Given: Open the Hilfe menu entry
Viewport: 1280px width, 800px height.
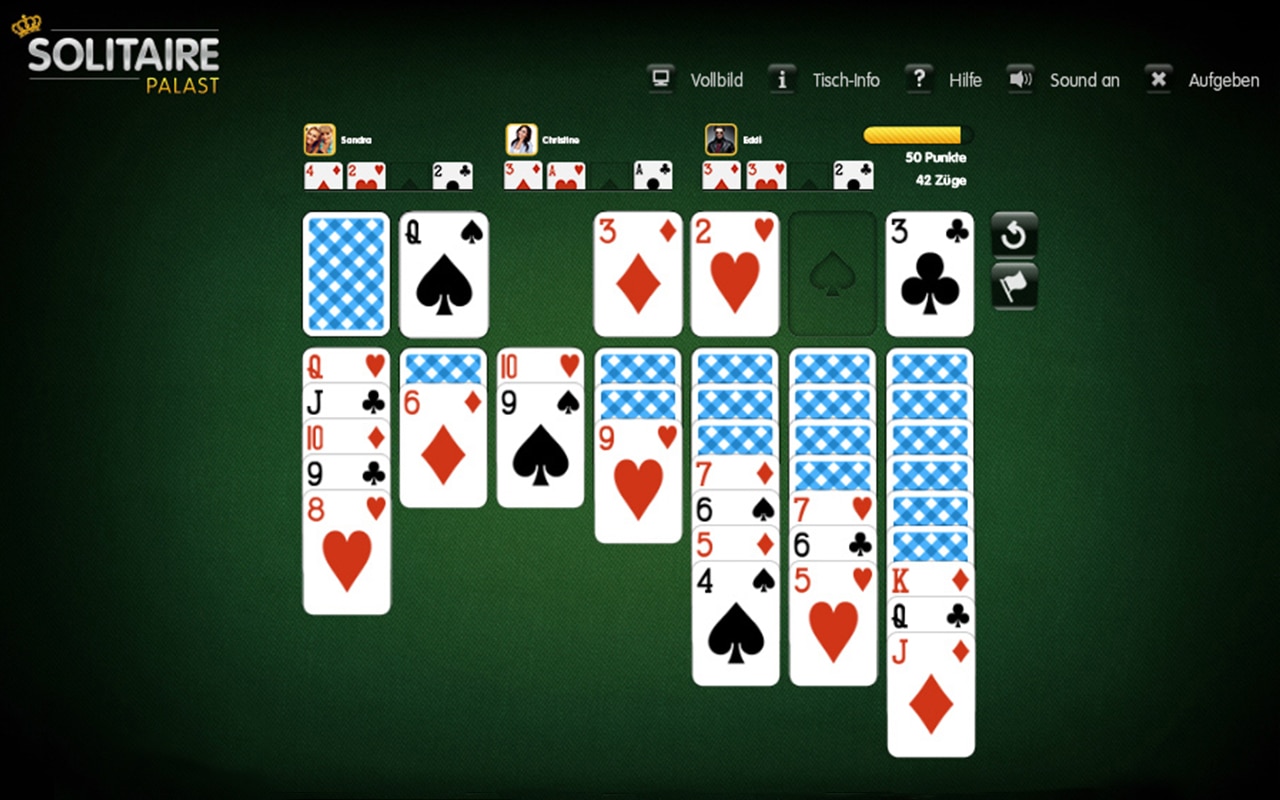Looking at the screenshot, I should (x=965, y=80).
